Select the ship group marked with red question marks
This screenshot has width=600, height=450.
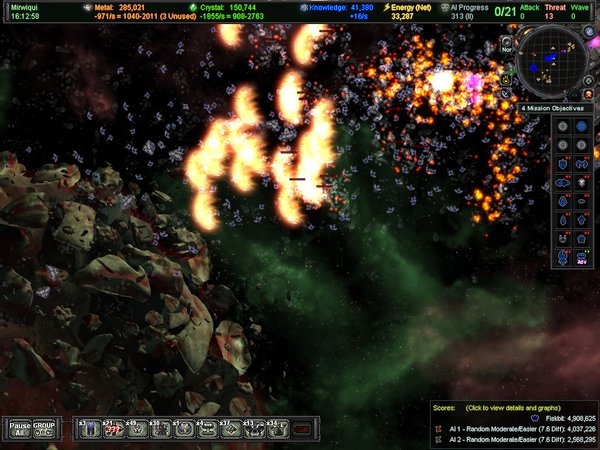click(113, 427)
